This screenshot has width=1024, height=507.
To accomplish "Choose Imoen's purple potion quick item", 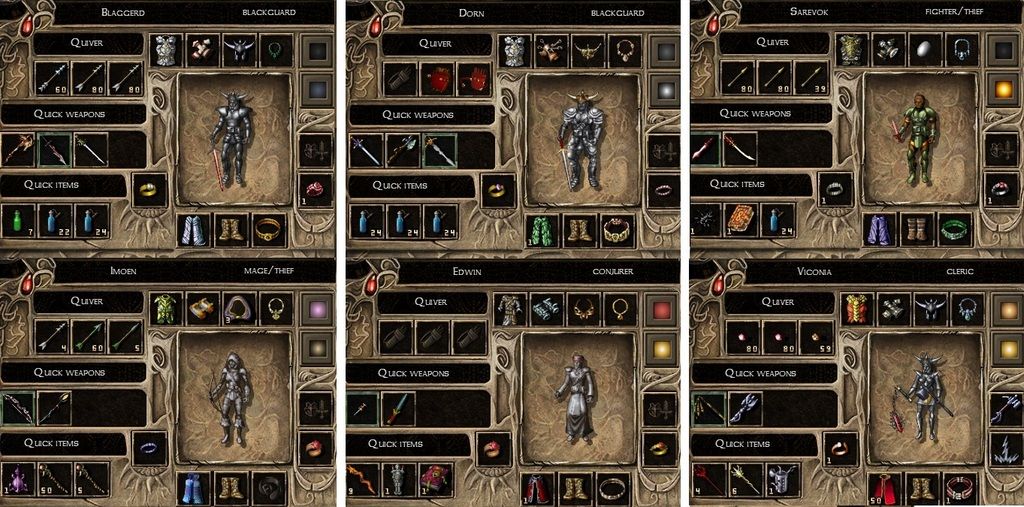I will [x=17, y=478].
